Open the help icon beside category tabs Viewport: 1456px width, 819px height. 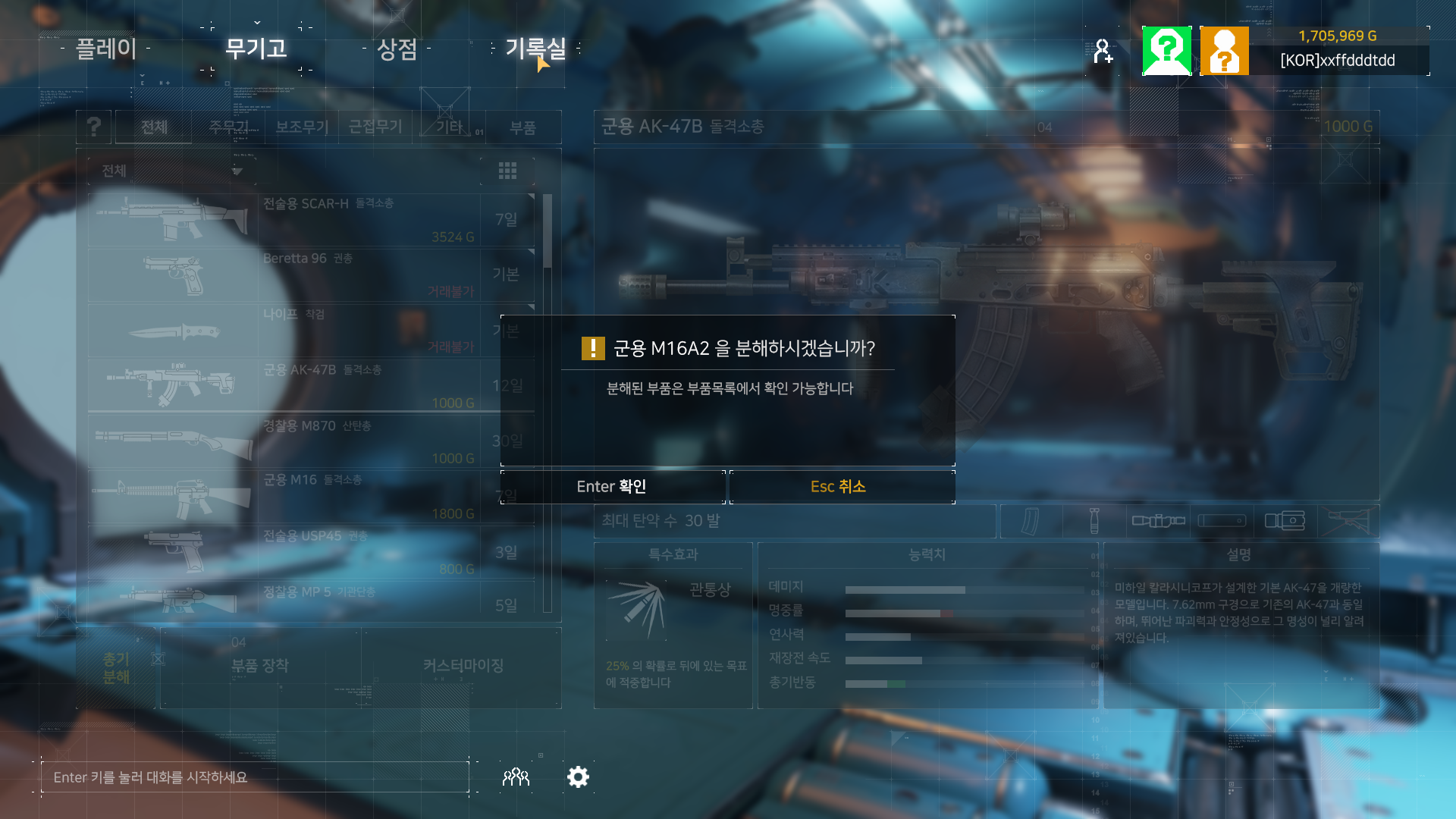[93, 127]
